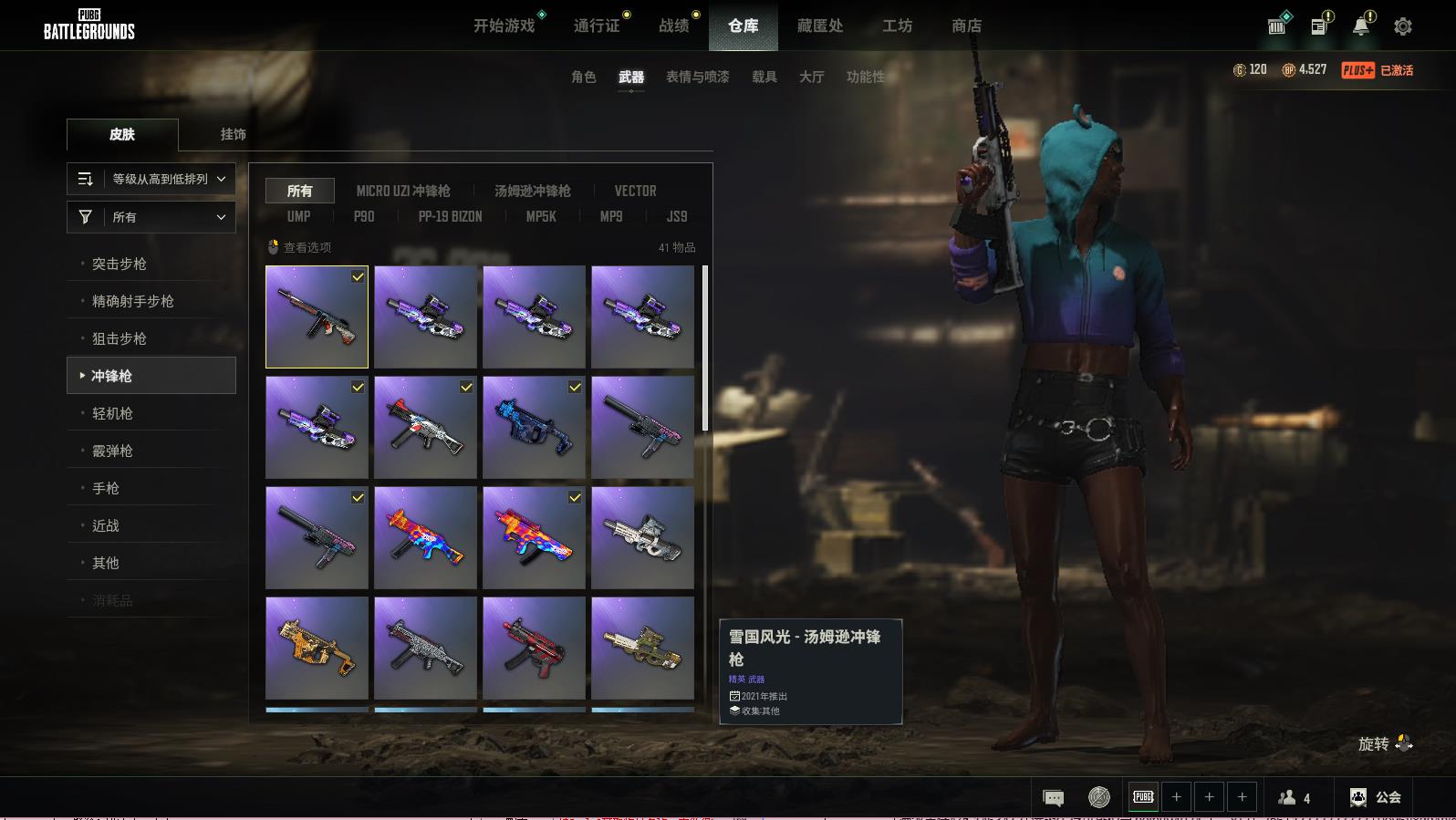Switch to the 工坊 workshop

coord(897,26)
